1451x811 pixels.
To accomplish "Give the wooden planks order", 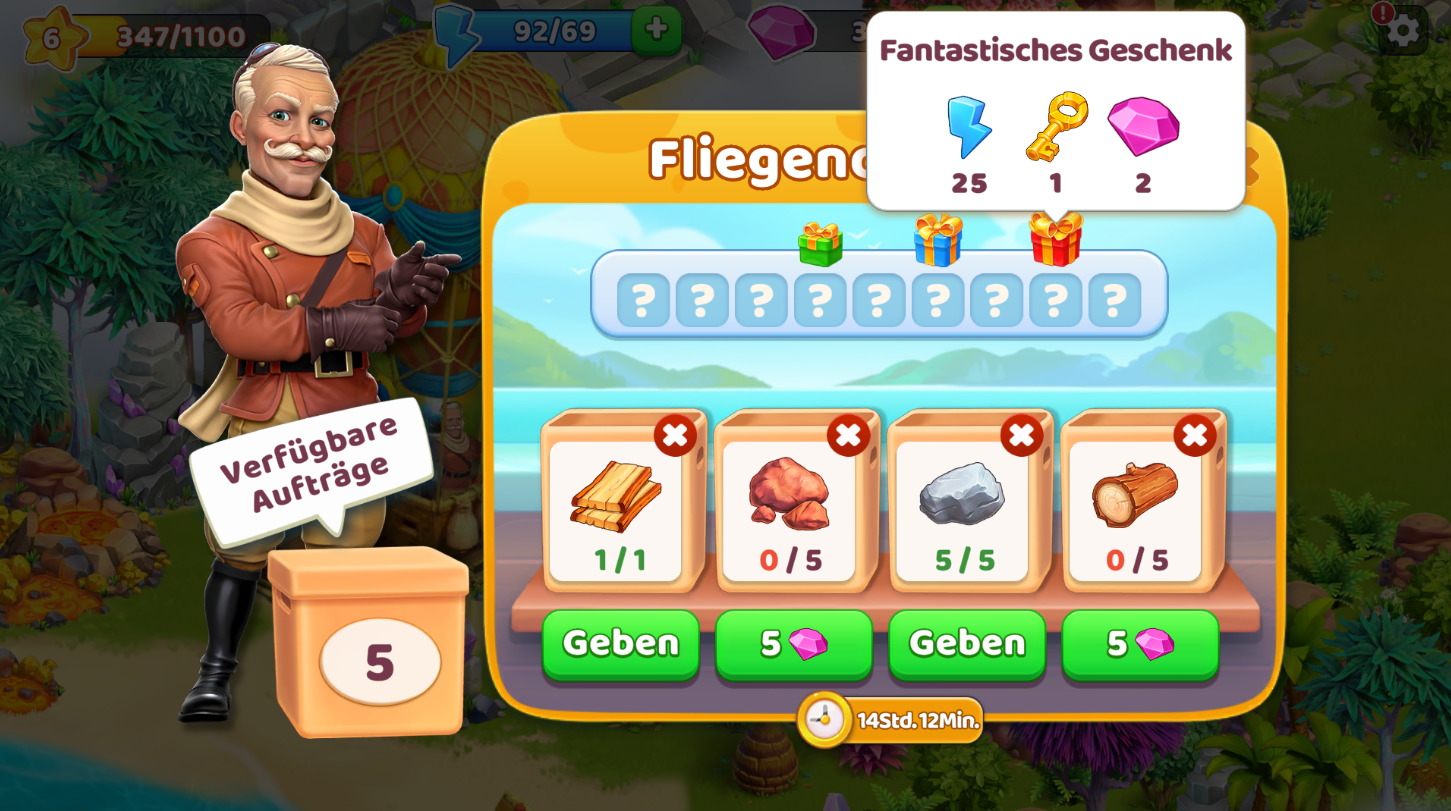I will click(620, 643).
